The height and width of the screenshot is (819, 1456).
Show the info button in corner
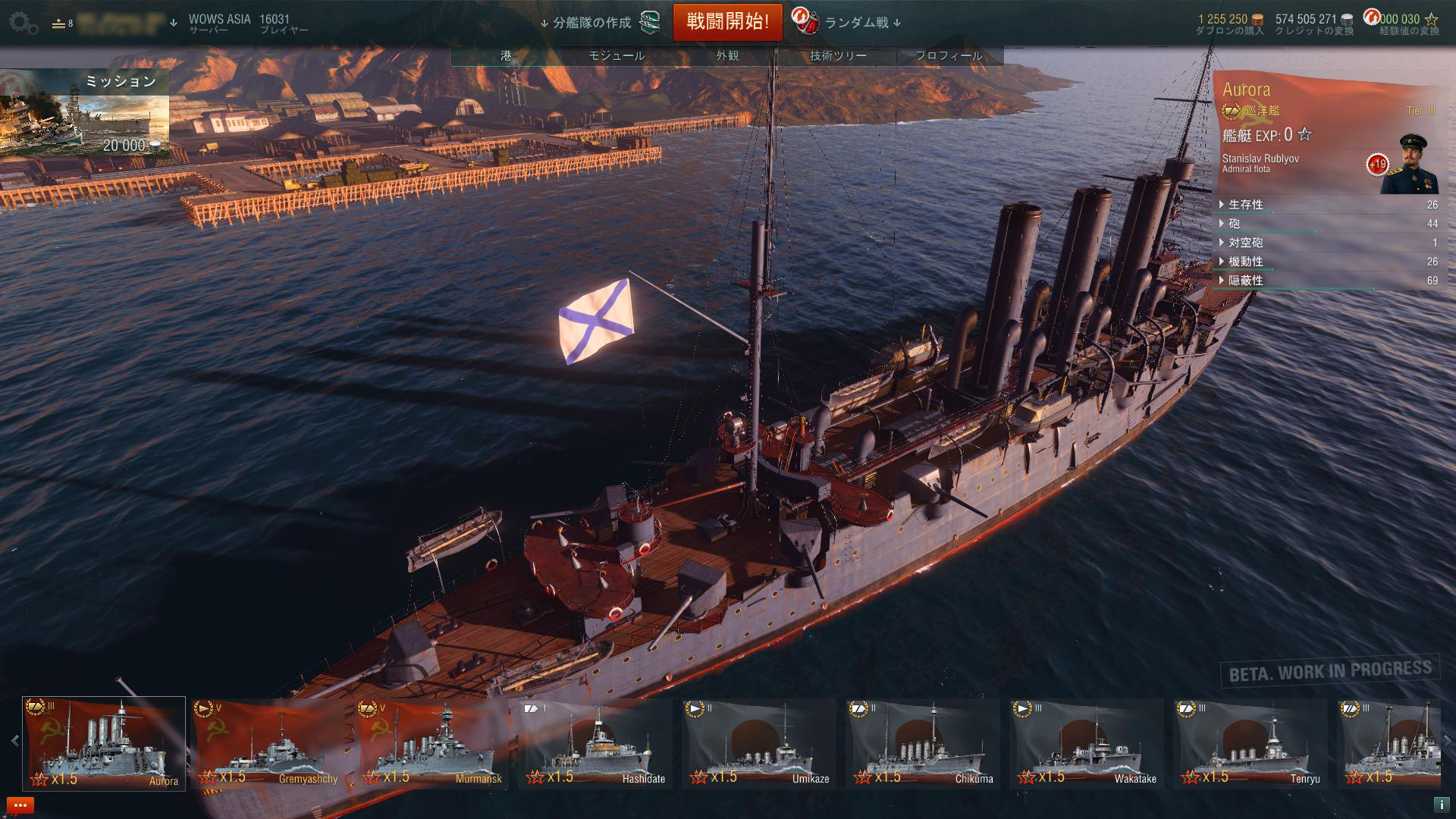(x=1440, y=805)
